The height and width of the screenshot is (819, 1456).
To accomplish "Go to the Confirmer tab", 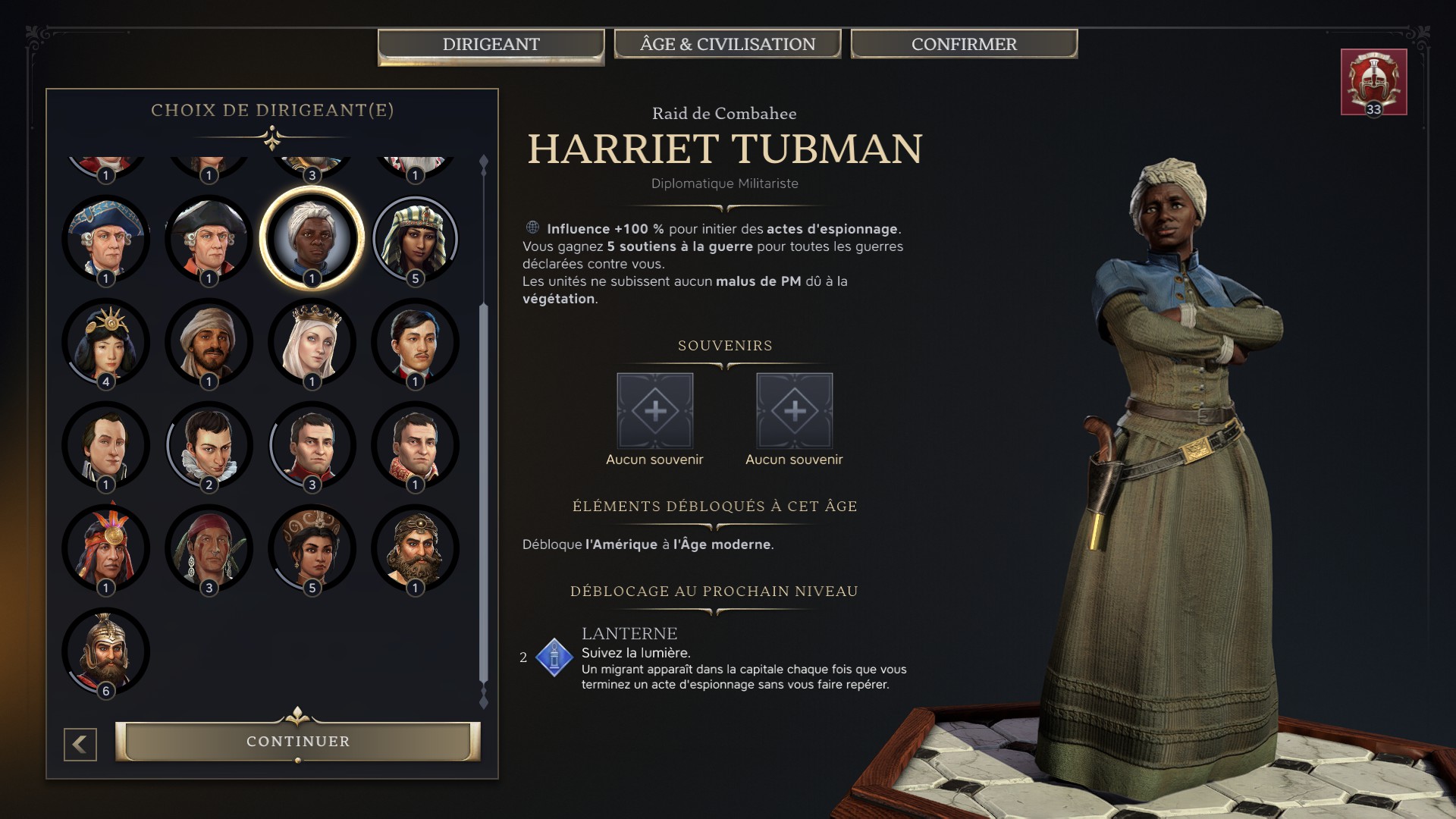I will [x=964, y=44].
